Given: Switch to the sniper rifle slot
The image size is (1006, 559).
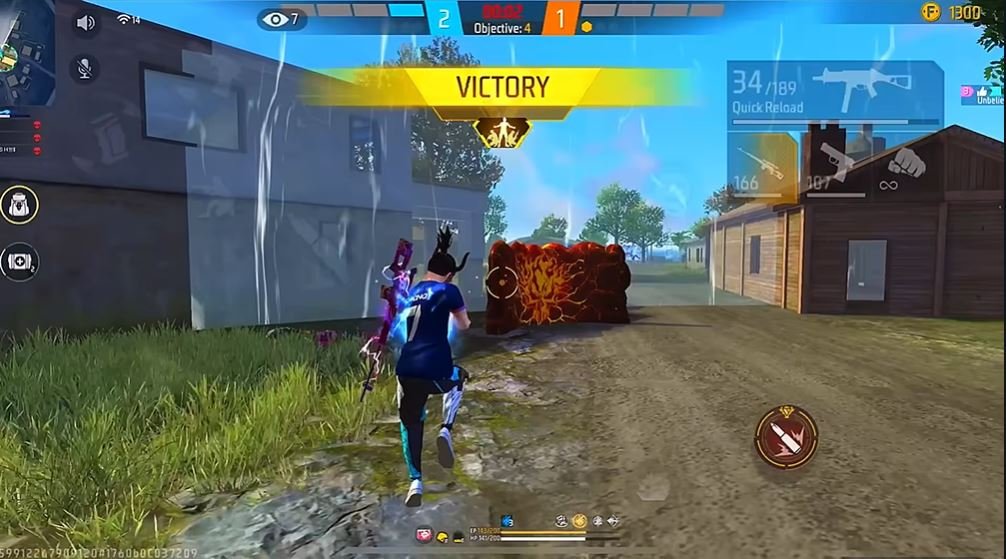Looking at the screenshot, I should click(x=762, y=165).
